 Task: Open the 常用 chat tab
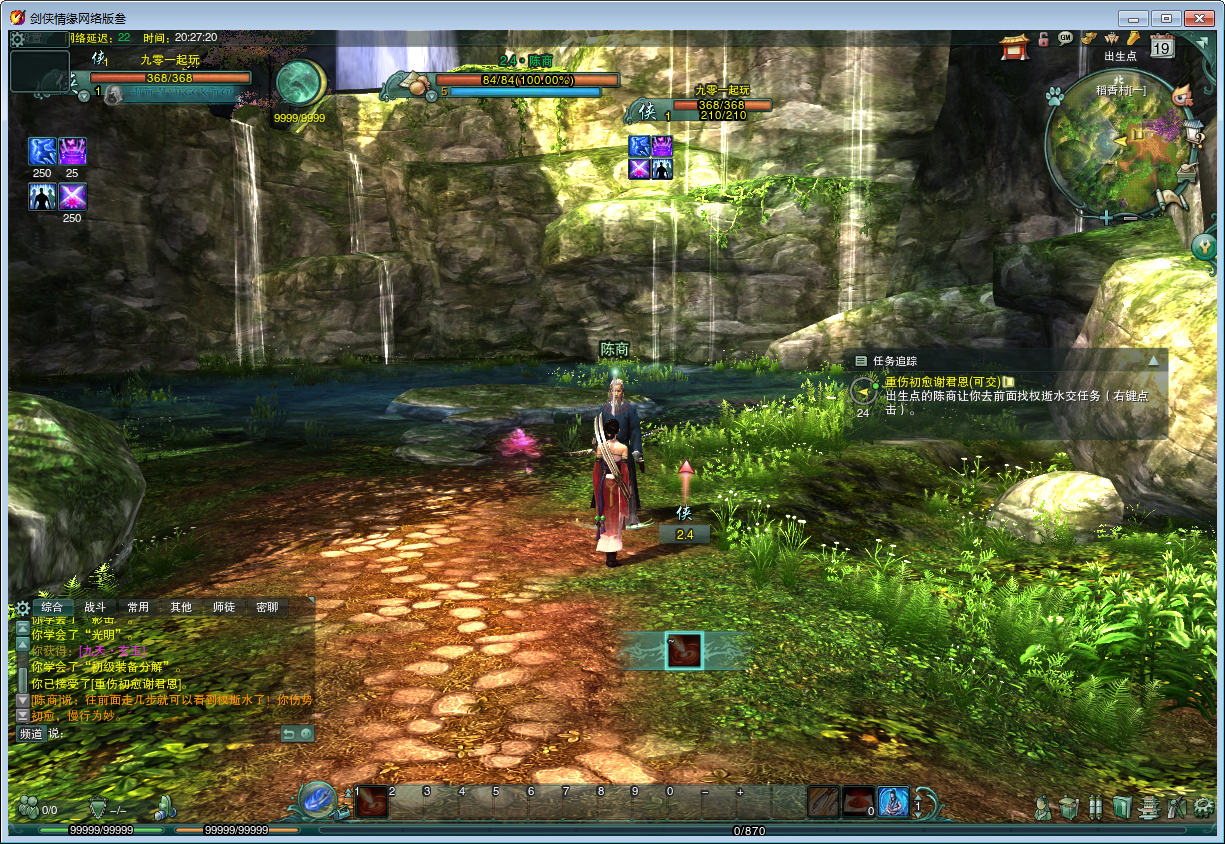tap(138, 607)
